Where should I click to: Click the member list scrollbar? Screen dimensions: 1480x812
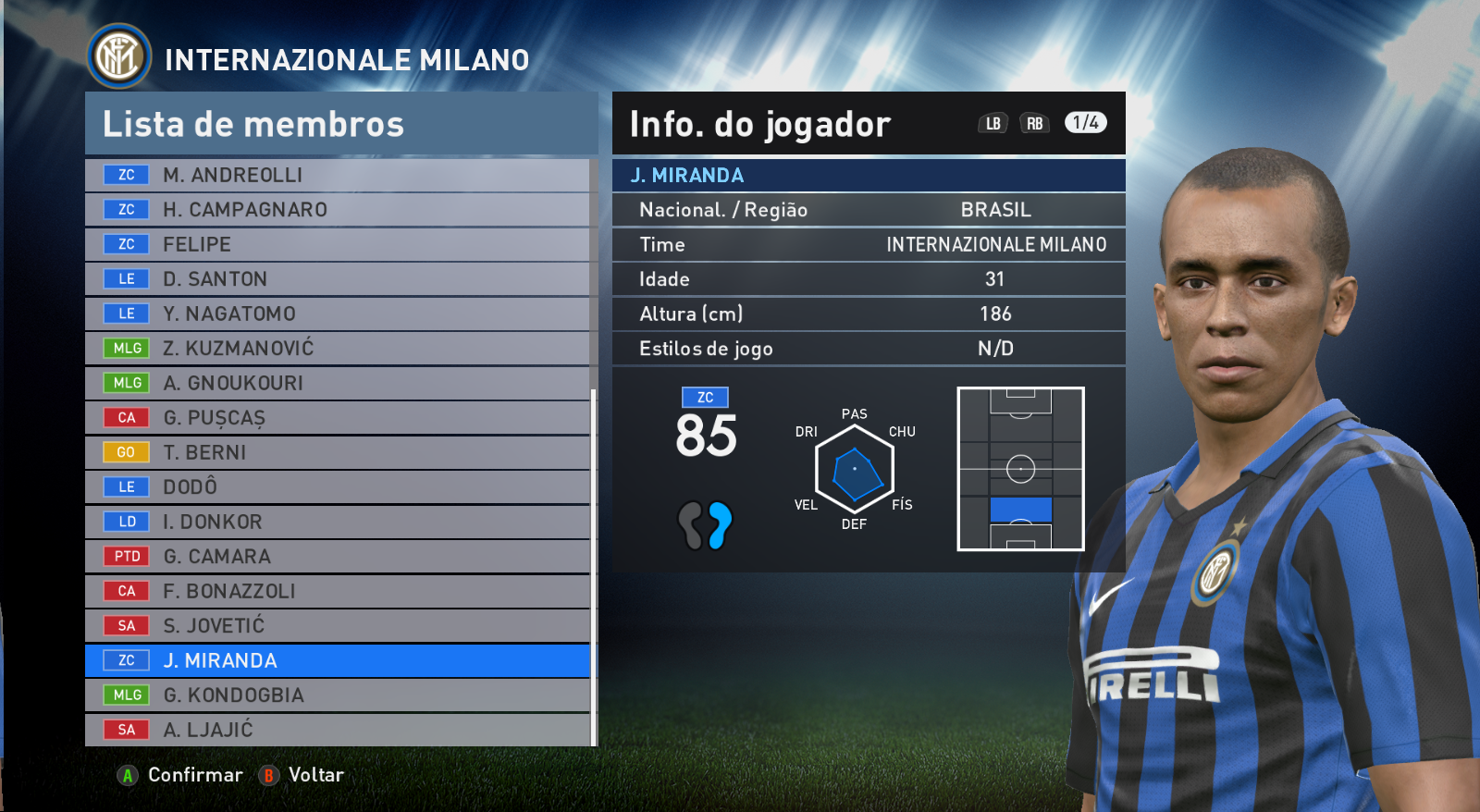click(x=593, y=564)
